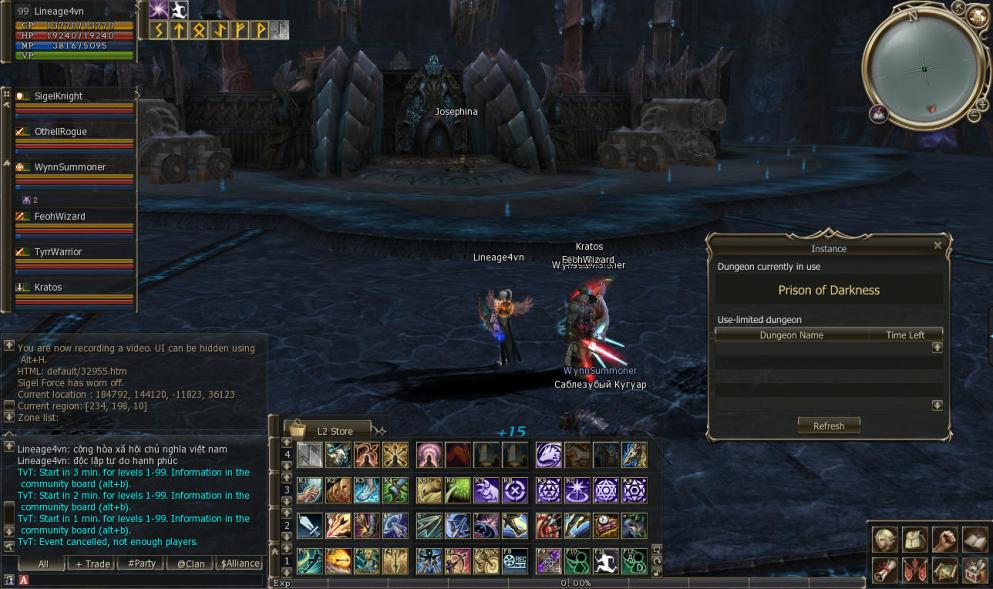Open the skills open-book icon
This screenshot has height=589, width=993.
(975, 539)
